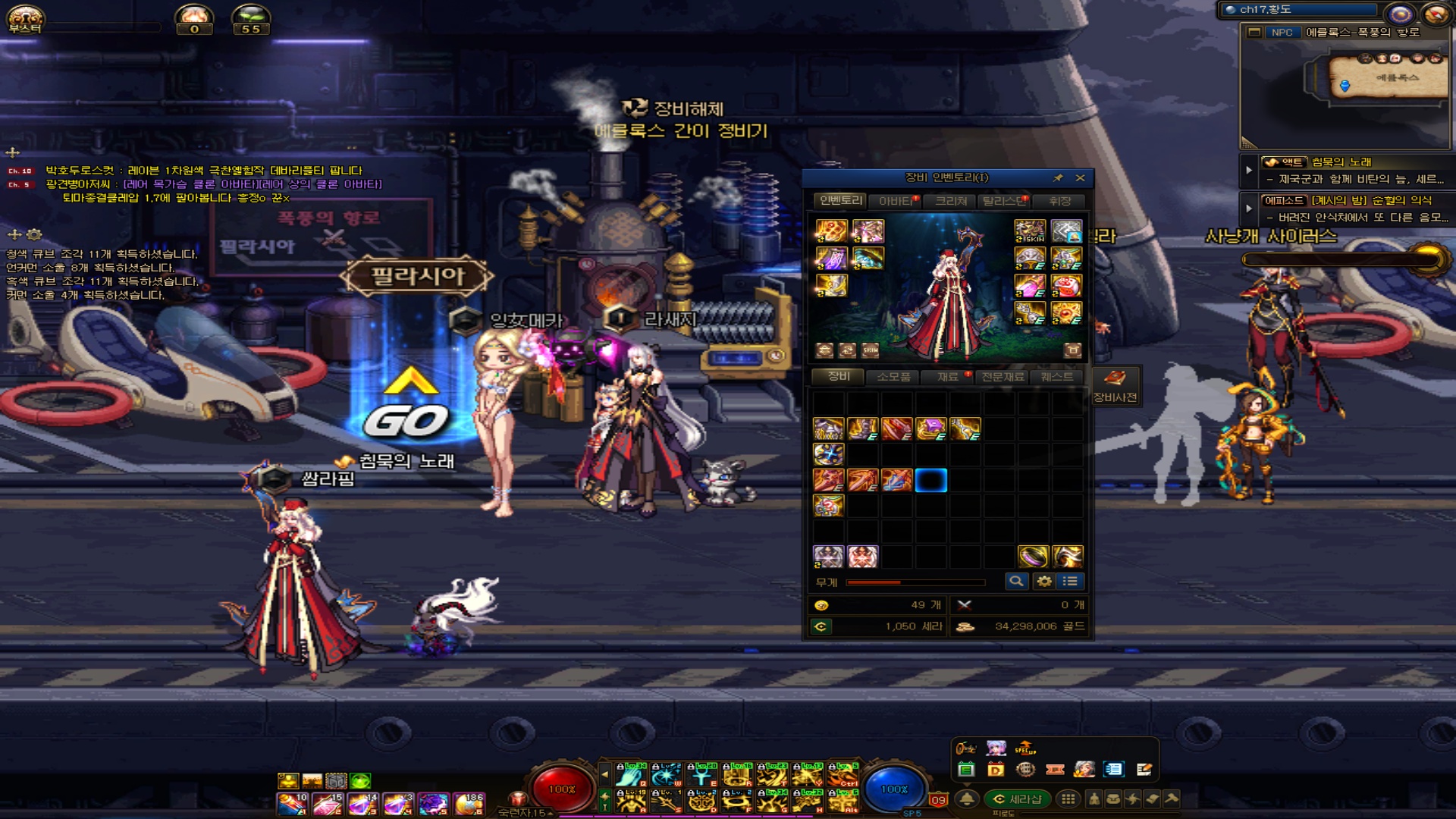Open the 장비사전 equipment dictionary
This screenshot has width=1456, height=819.
[x=1114, y=386]
